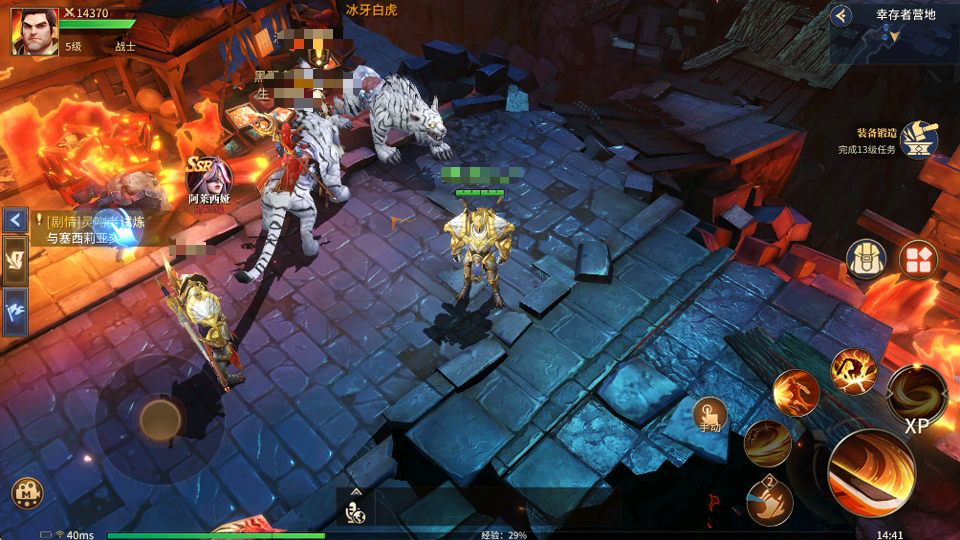Open the warrior character portrait
Viewport: 960px width, 540px height.
(34, 31)
